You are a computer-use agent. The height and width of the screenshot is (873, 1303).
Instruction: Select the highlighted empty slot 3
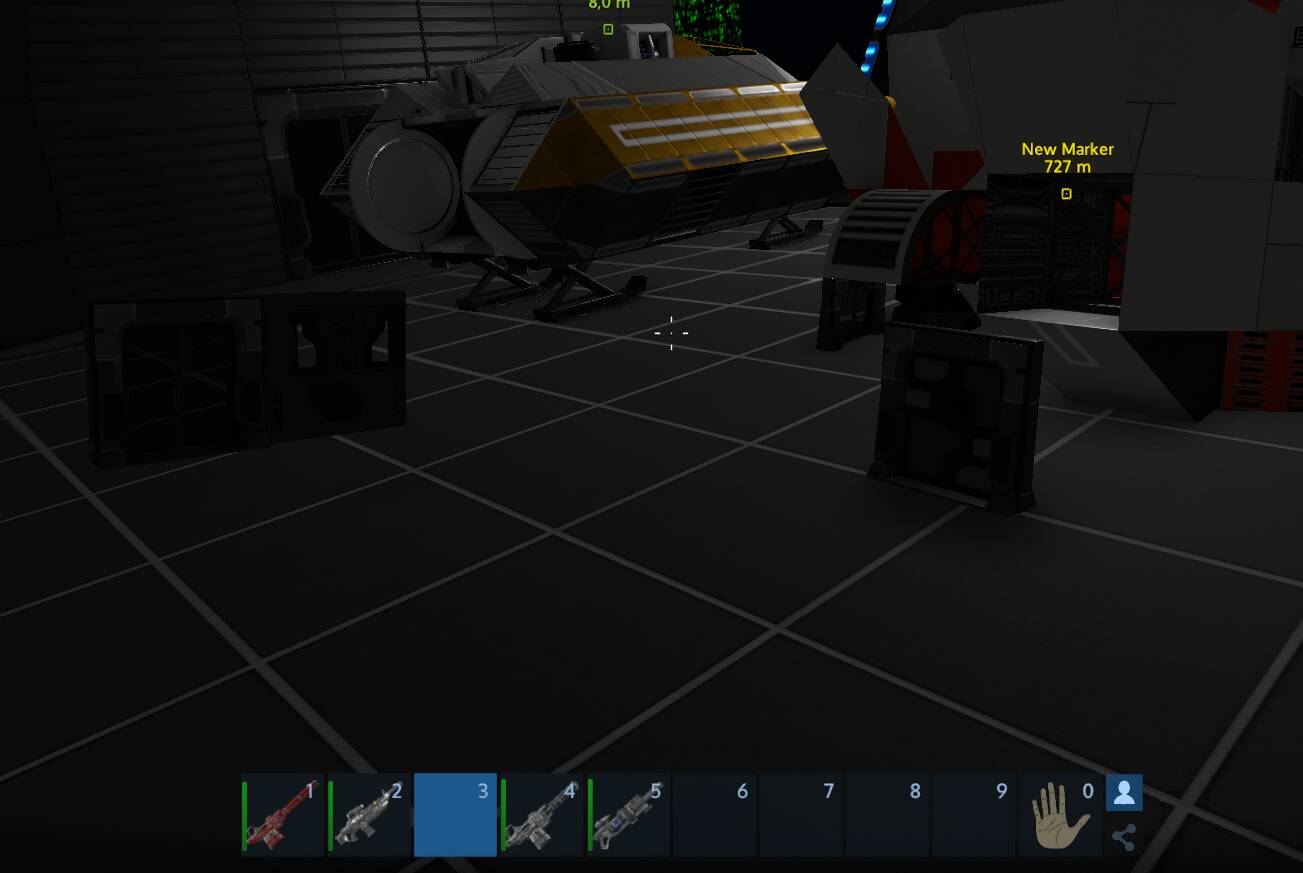click(x=455, y=815)
